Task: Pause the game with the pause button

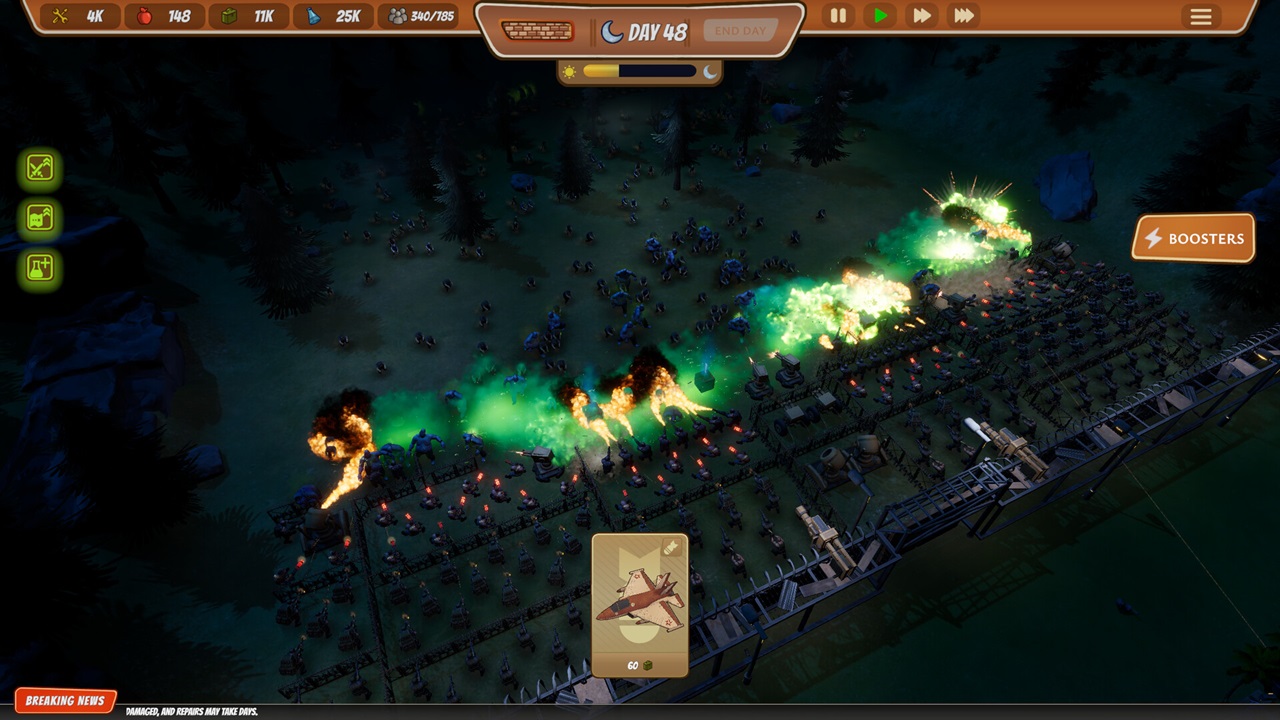Action: pos(837,16)
